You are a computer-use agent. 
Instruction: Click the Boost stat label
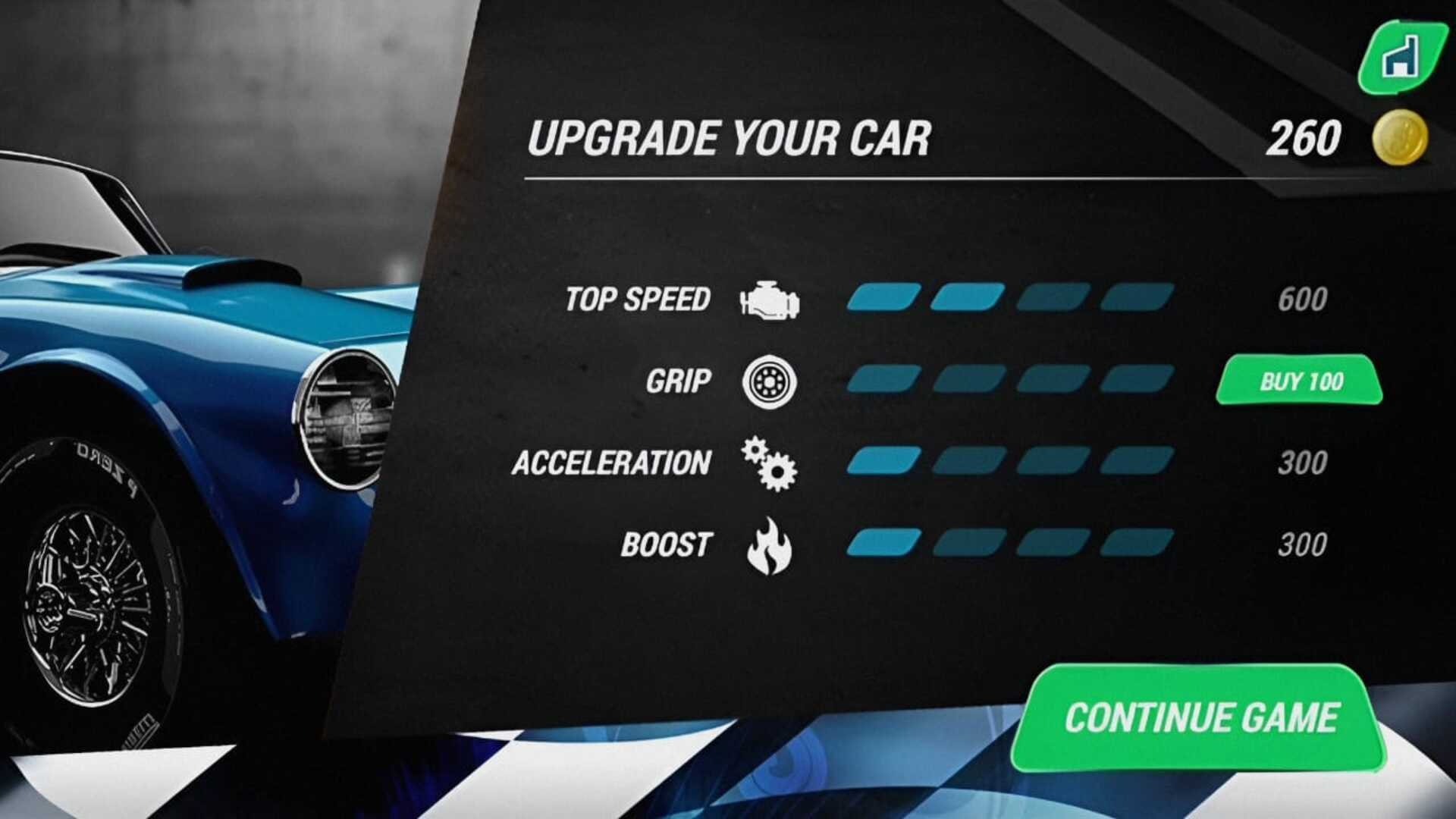(x=666, y=544)
